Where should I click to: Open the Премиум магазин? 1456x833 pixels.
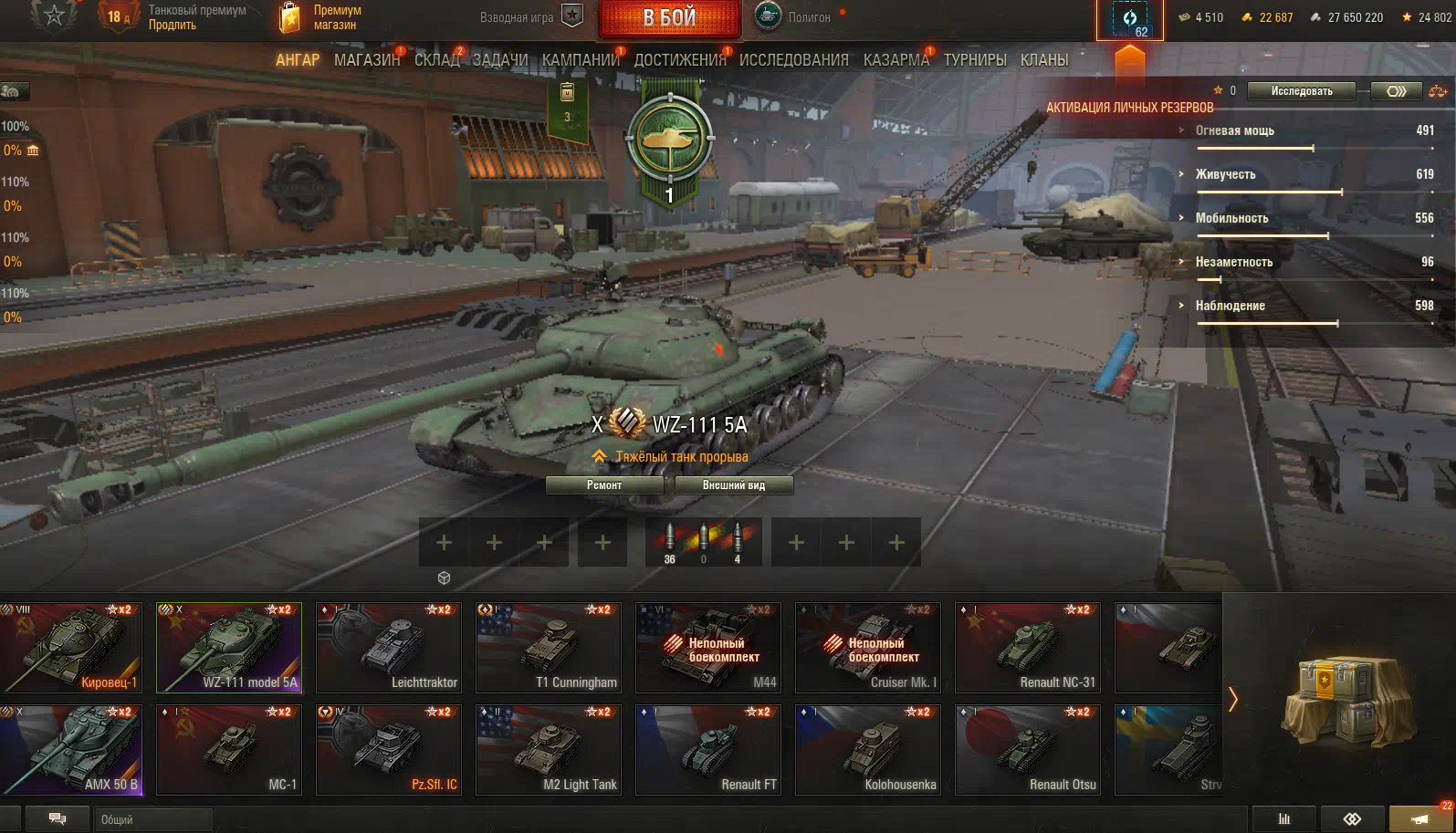pos(320,17)
